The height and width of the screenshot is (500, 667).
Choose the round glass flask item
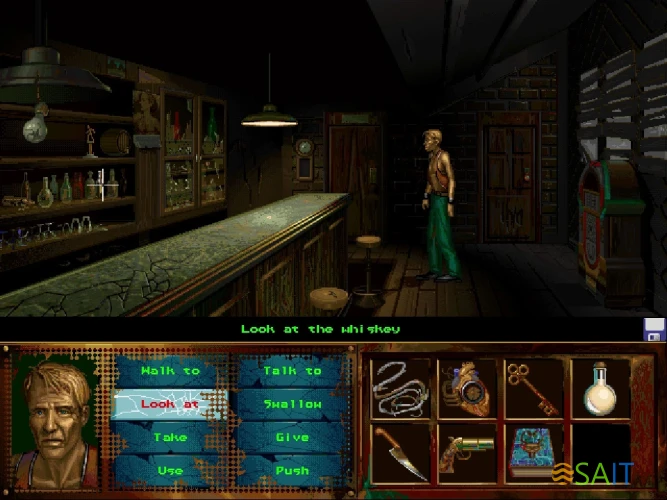click(600, 387)
